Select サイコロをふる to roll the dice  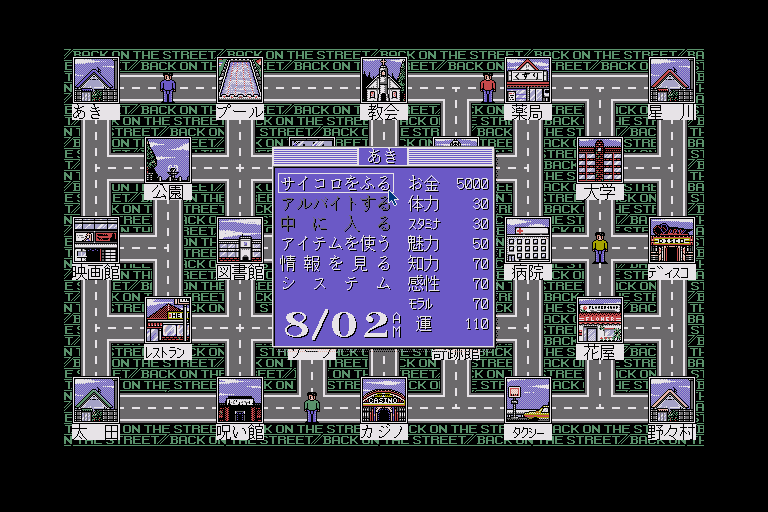pos(335,184)
